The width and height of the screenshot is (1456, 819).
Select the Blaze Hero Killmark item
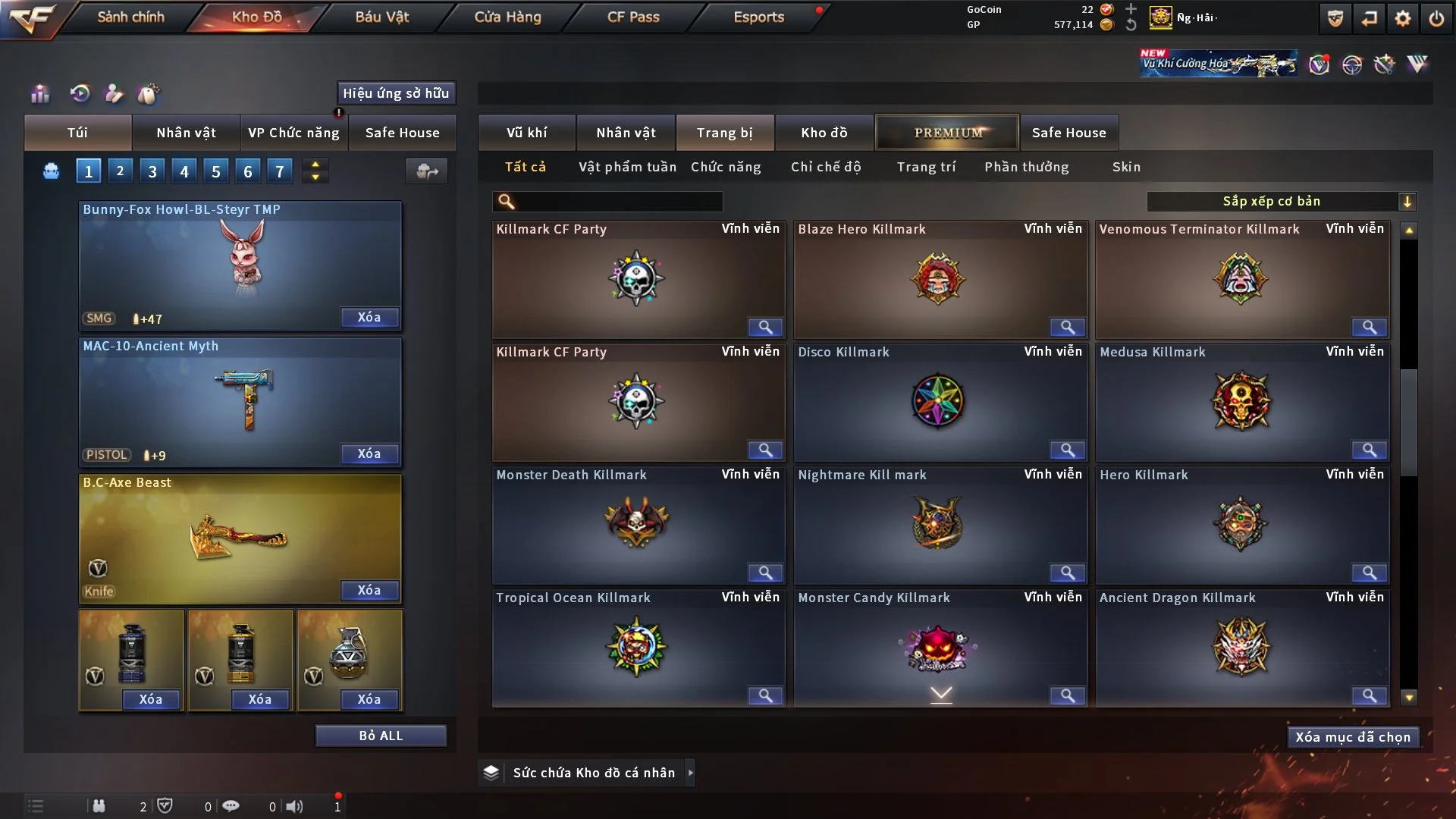click(940, 279)
